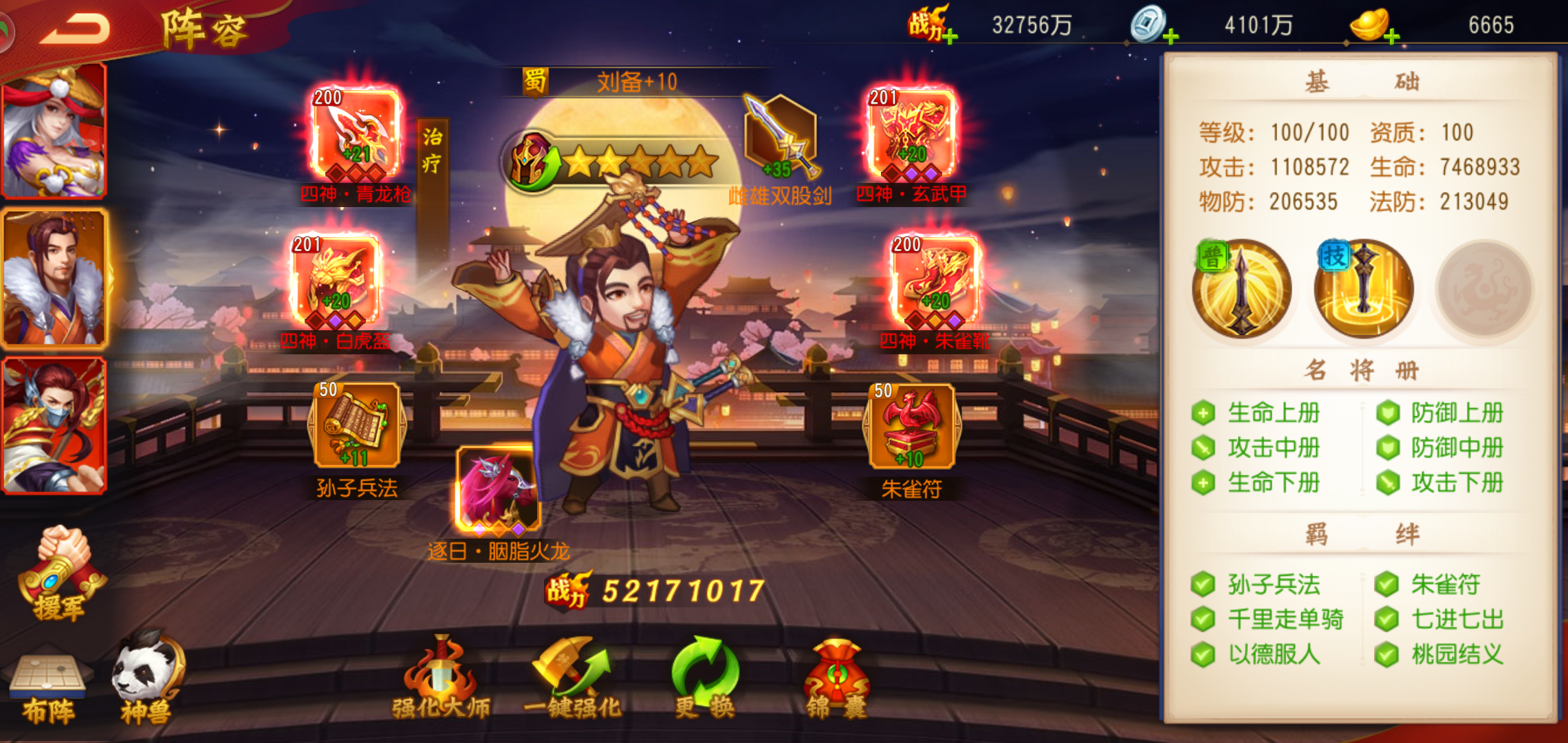The width and height of the screenshot is (1568, 743).
Task: Open the 锦囊 pouch
Action: coord(836,678)
